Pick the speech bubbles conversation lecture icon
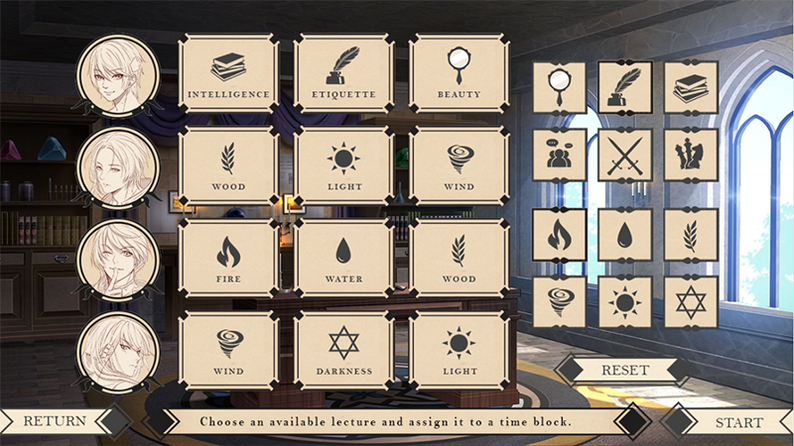The width and height of the screenshot is (794, 446). 559,155
